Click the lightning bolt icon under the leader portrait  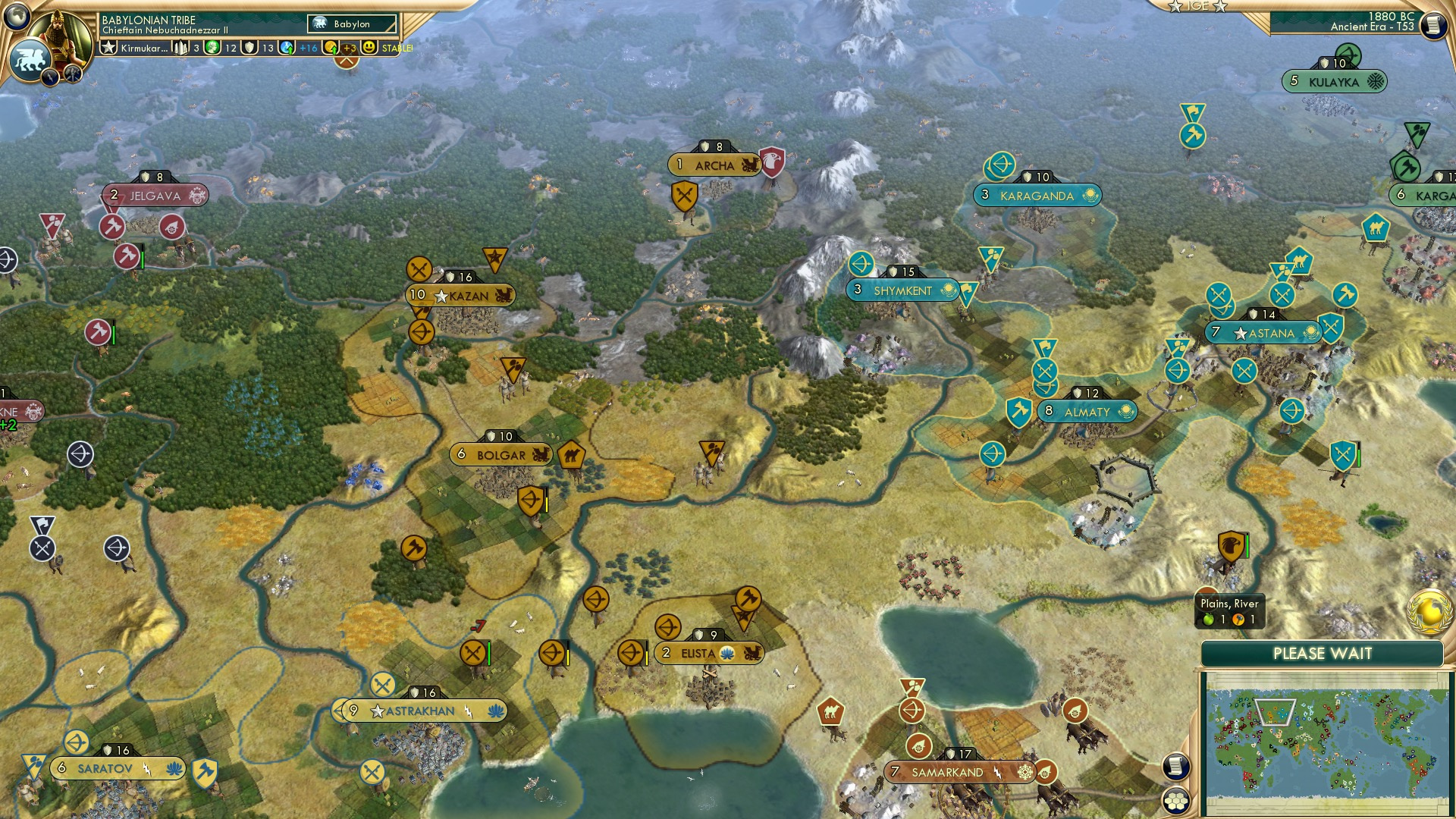[49, 77]
